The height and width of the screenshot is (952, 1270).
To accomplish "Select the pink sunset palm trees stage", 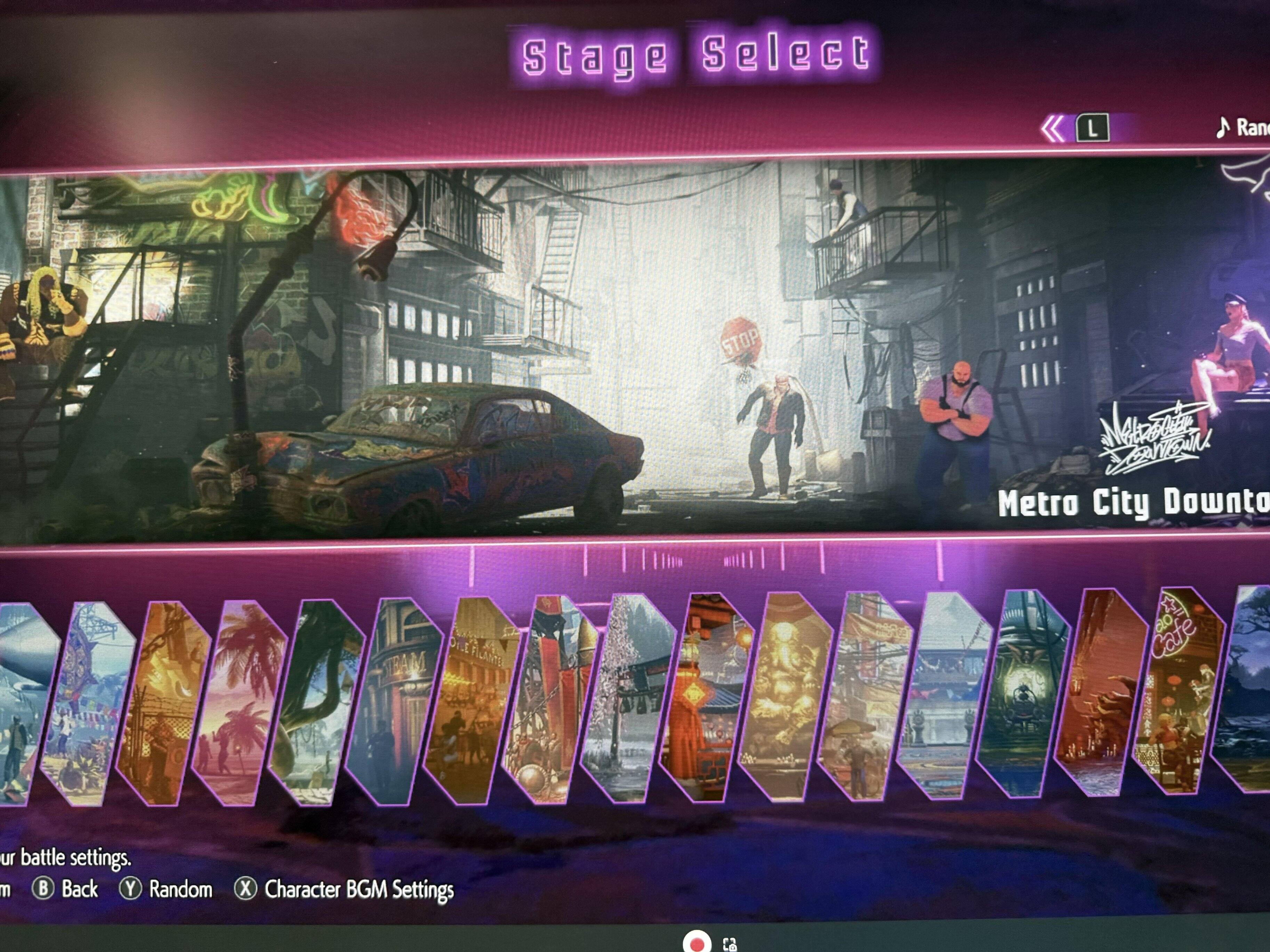I will (x=240, y=703).
